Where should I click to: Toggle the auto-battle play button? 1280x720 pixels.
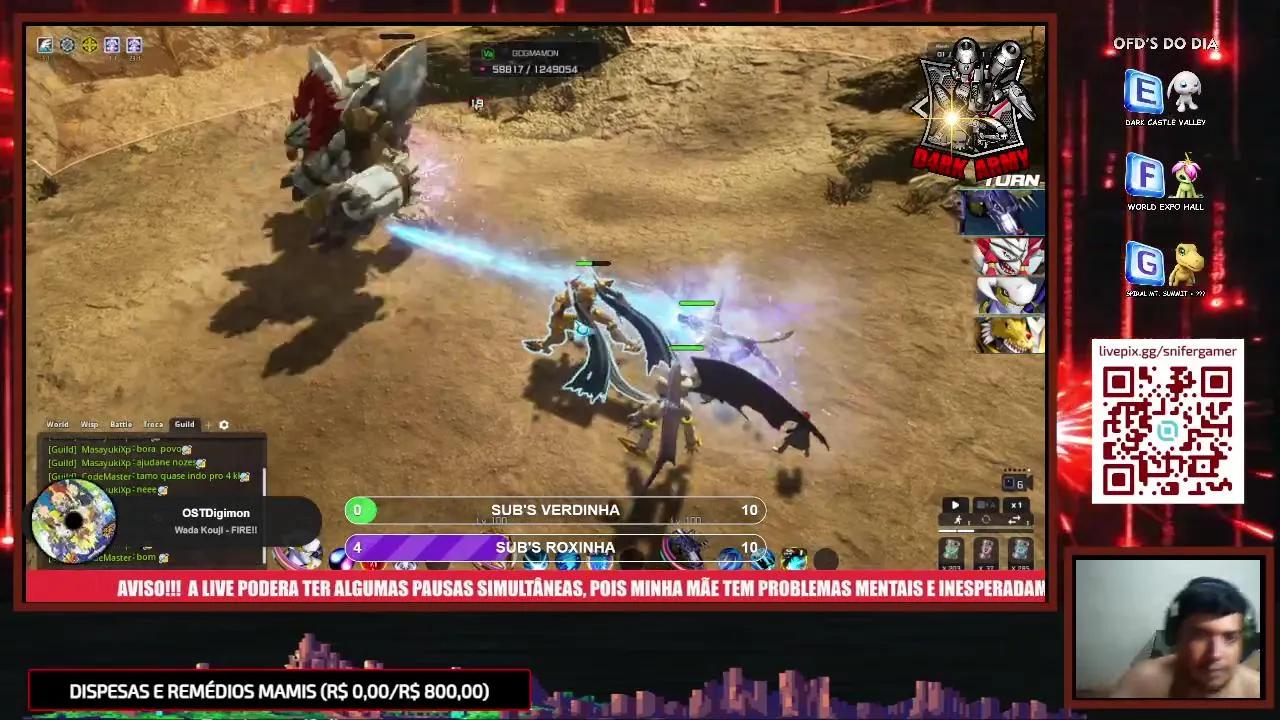tap(955, 505)
